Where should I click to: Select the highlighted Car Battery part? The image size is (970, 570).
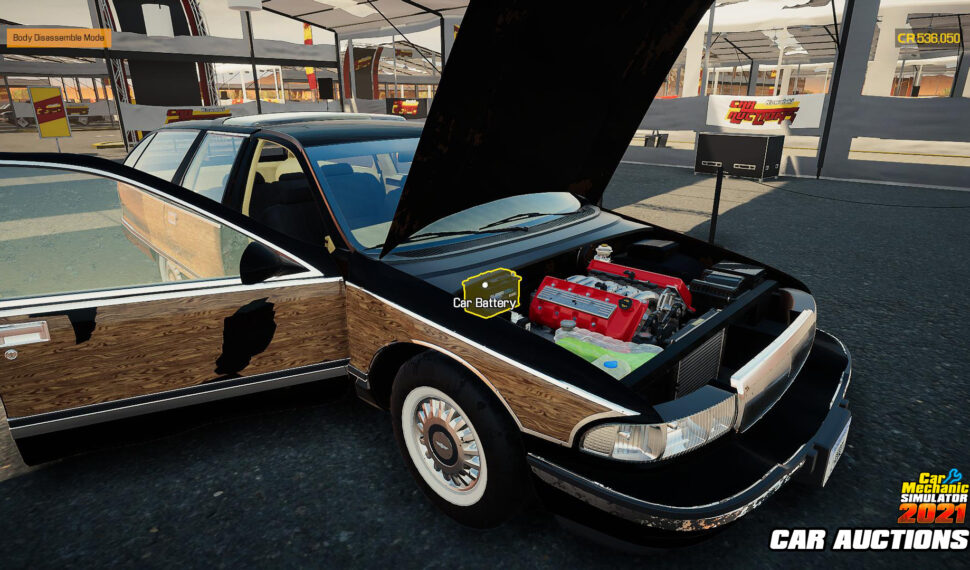pyautogui.click(x=490, y=293)
